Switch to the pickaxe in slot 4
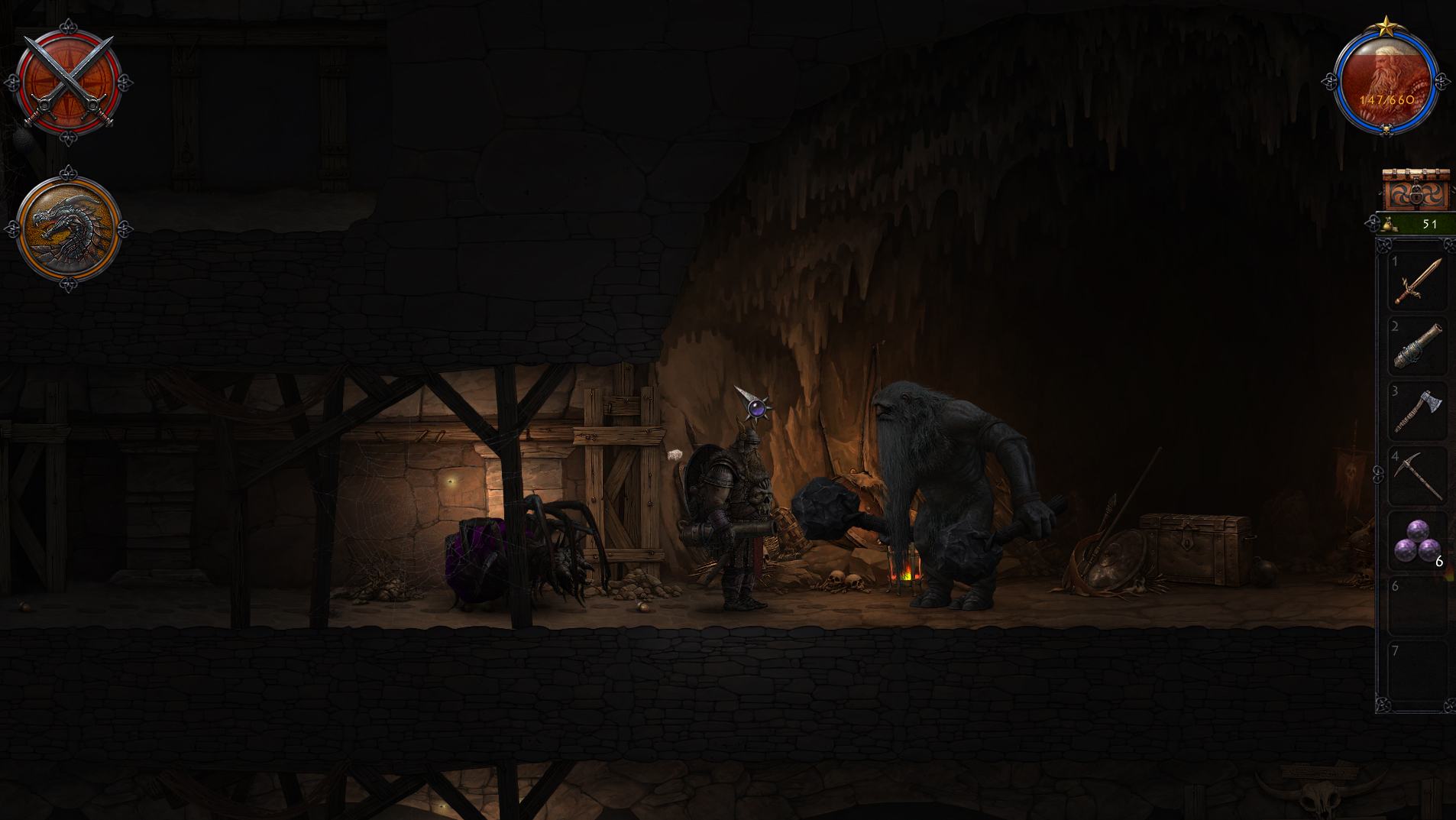This screenshot has width=1456, height=820. pyautogui.click(x=1418, y=476)
